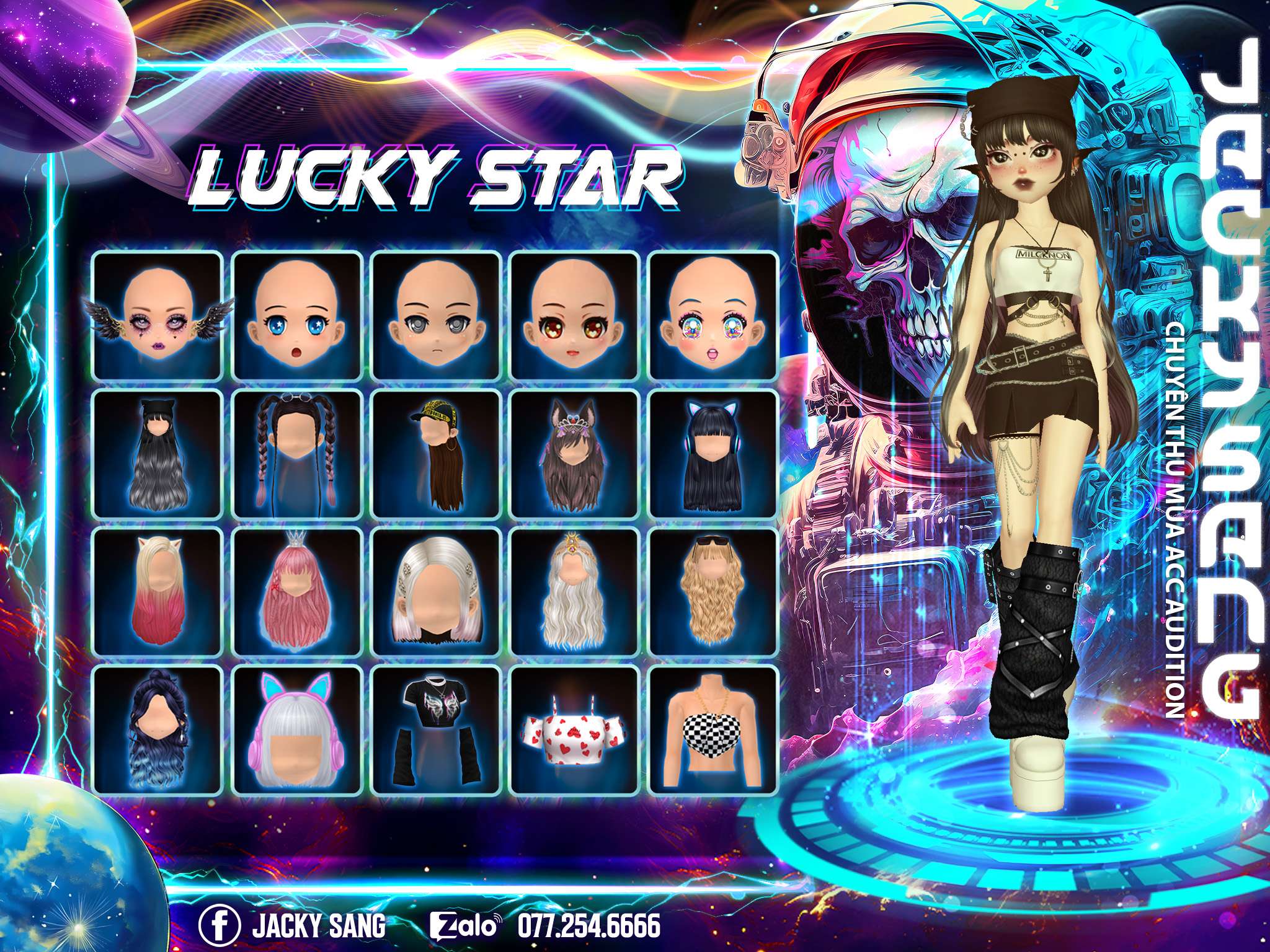Pick white hair with pink cat-ear headphones

pyautogui.click(x=297, y=729)
